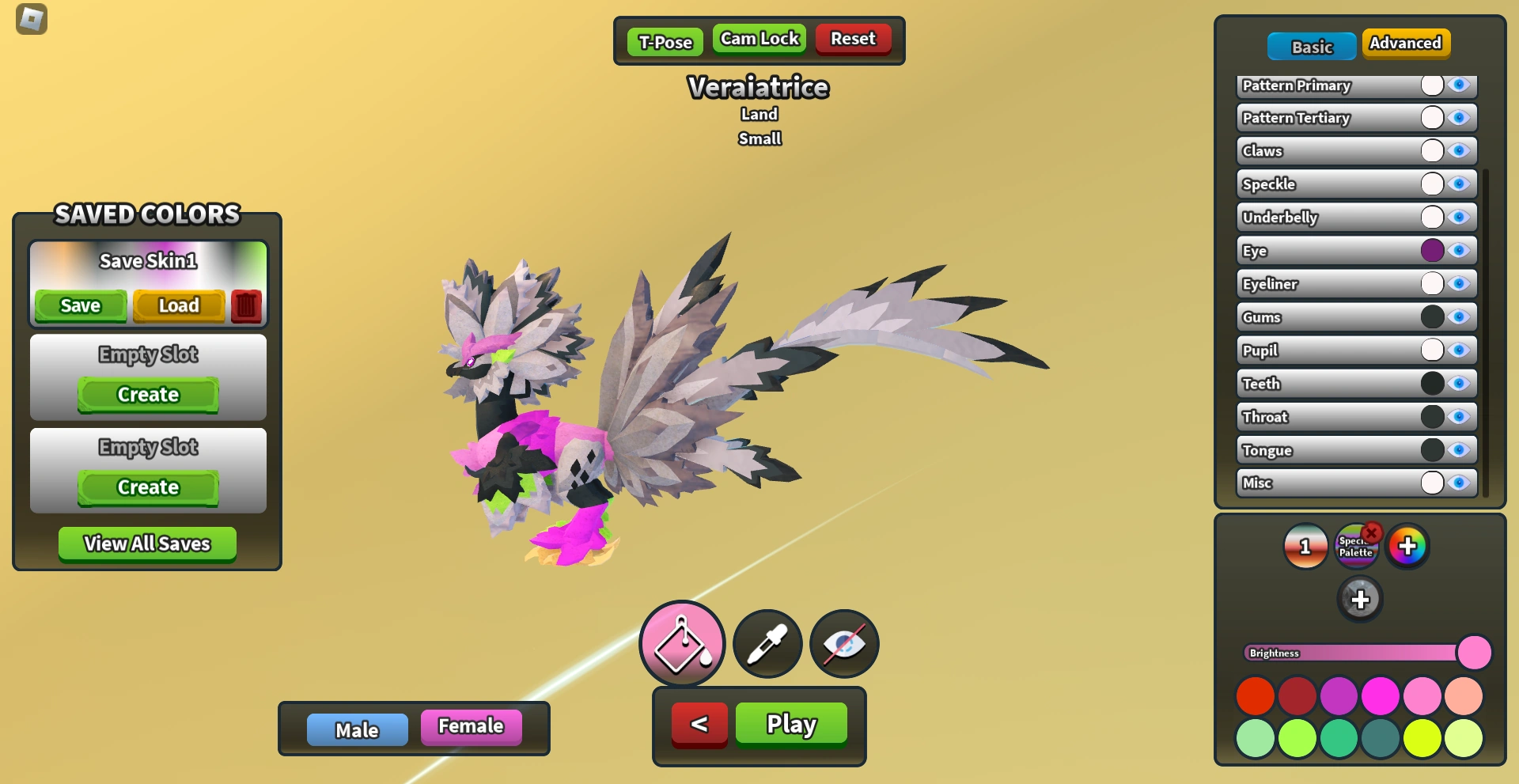Select the paint bucket fill tool
The height and width of the screenshot is (784, 1519).
click(681, 643)
